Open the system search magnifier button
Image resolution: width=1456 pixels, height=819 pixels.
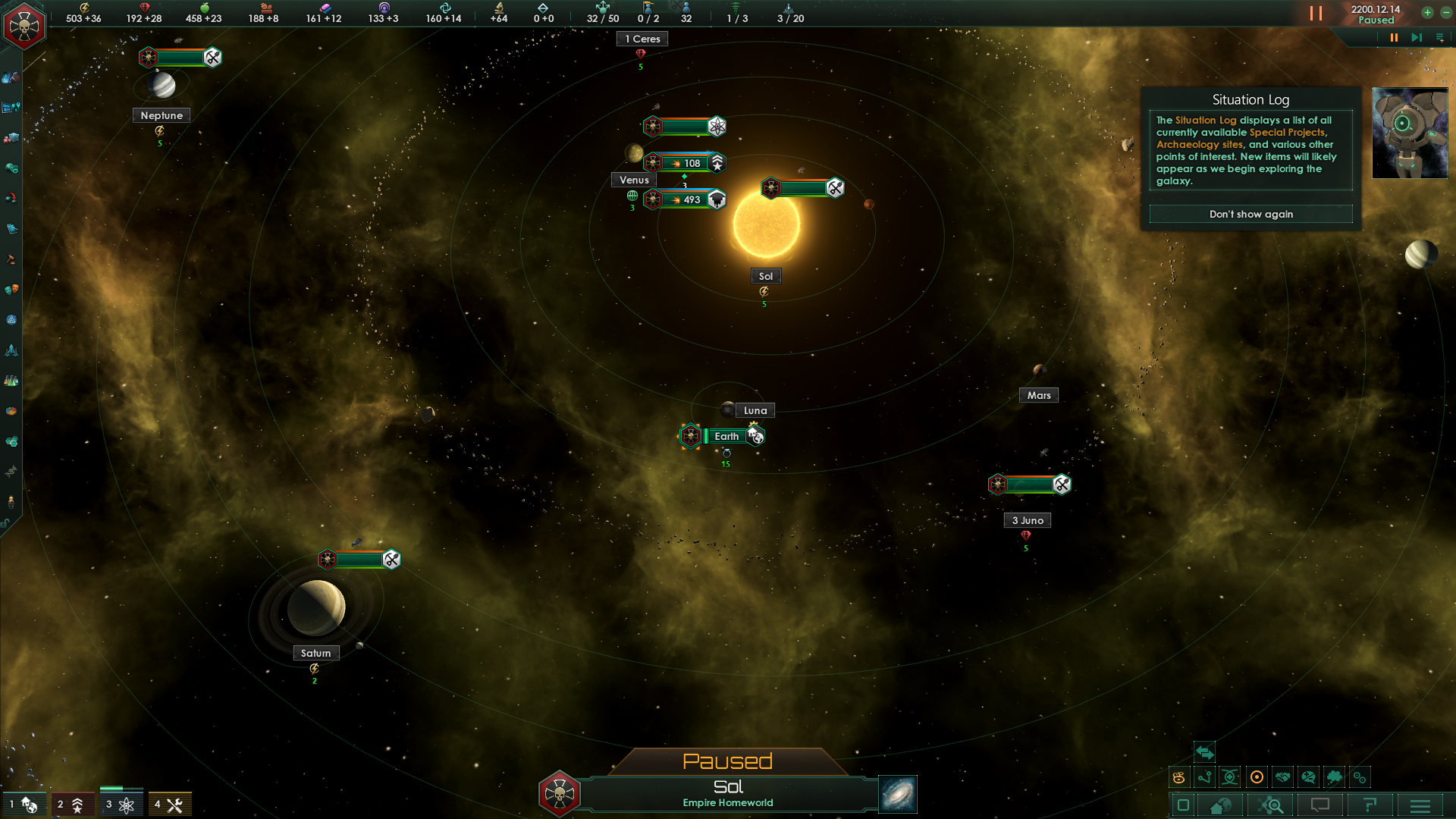(1272, 805)
